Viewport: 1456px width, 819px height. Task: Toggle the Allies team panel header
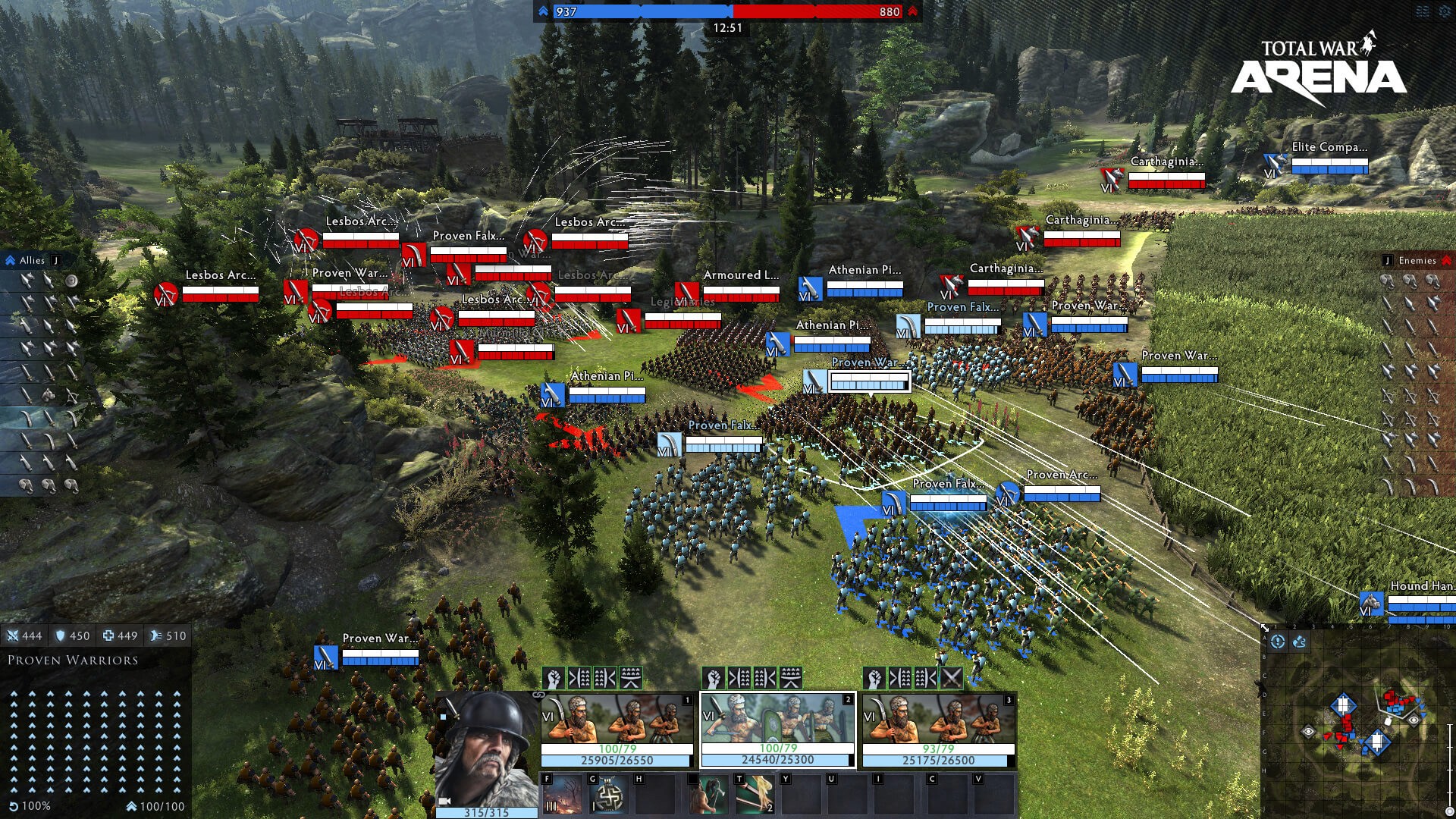click(32, 260)
